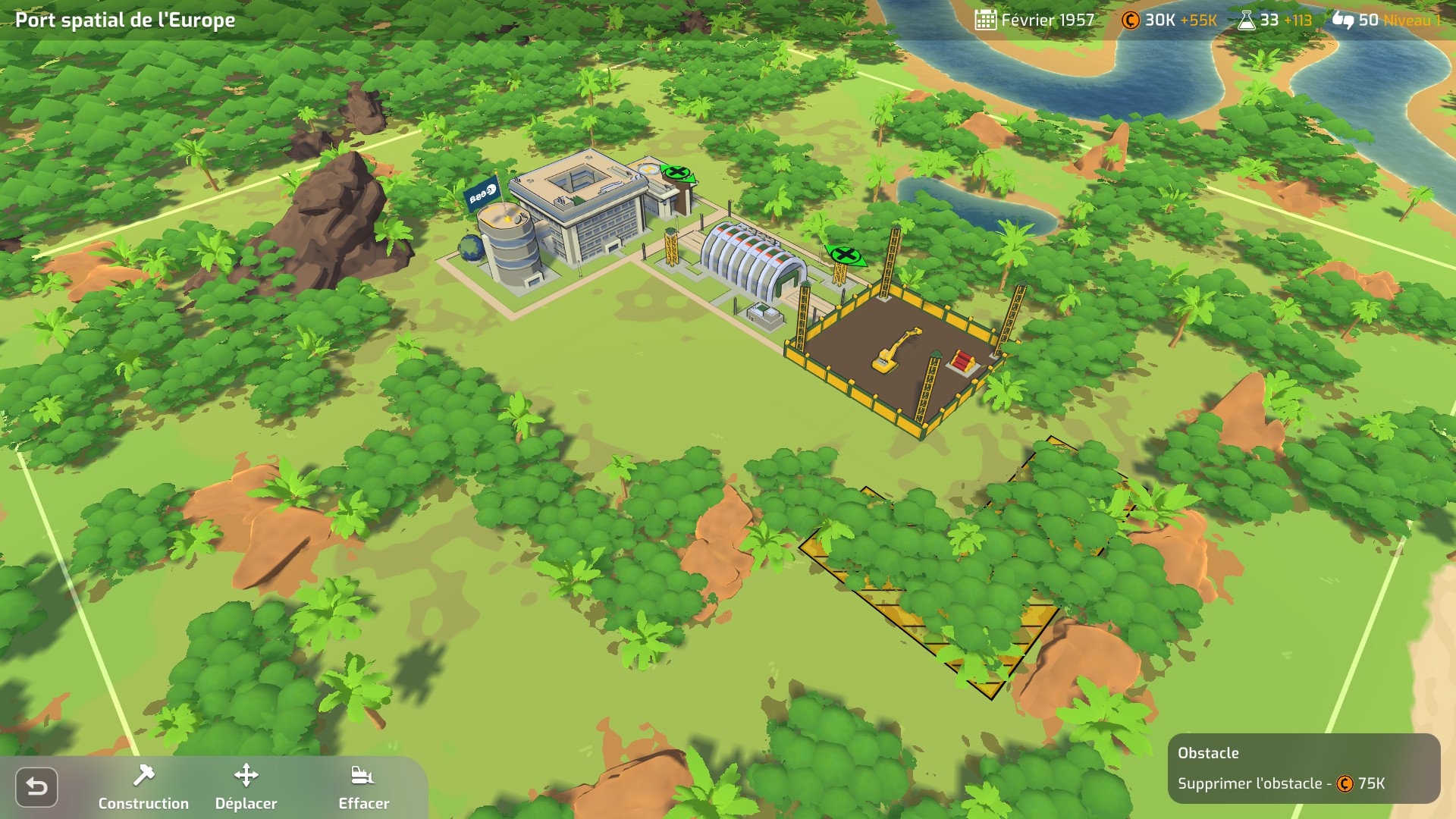
Task: Select the Déplacer move tool
Action: (x=246, y=787)
